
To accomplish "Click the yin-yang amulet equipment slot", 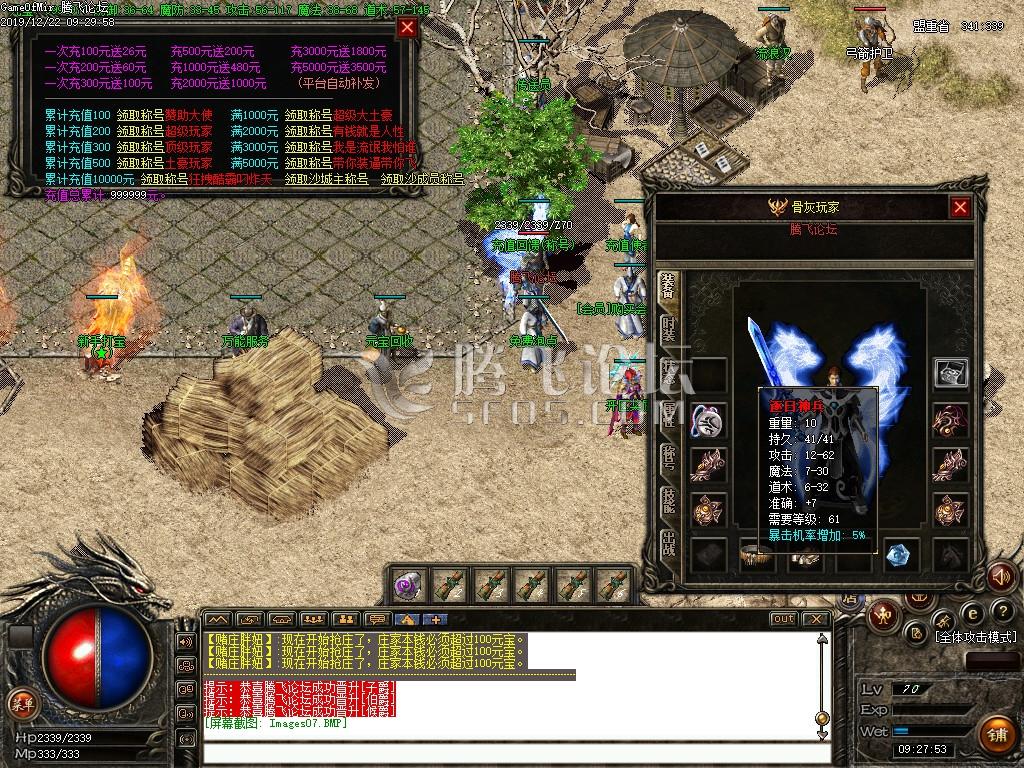I will (x=708, y=420).
